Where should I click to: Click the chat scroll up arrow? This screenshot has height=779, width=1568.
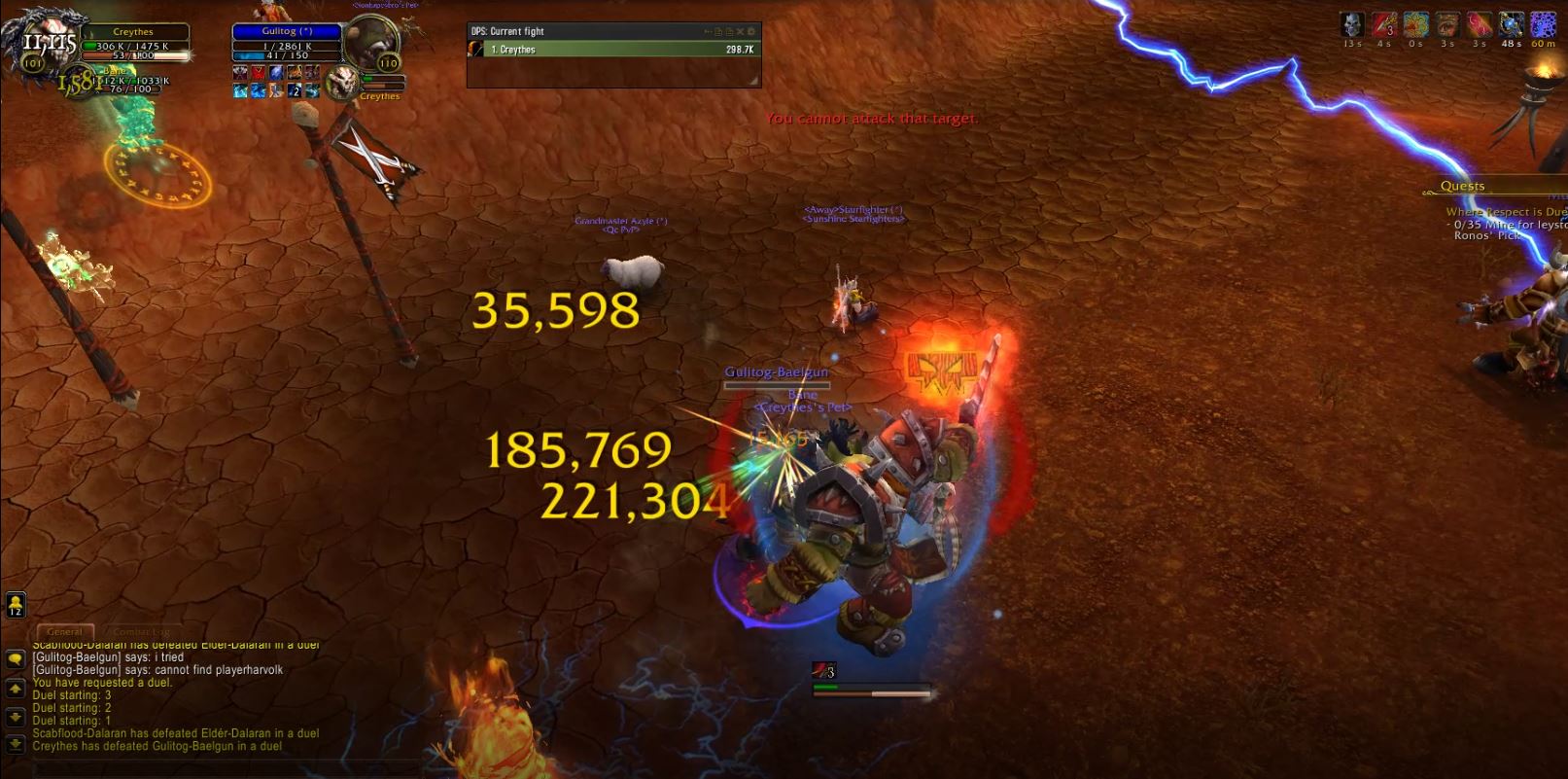pyautogui.click(x=16, y=689)
